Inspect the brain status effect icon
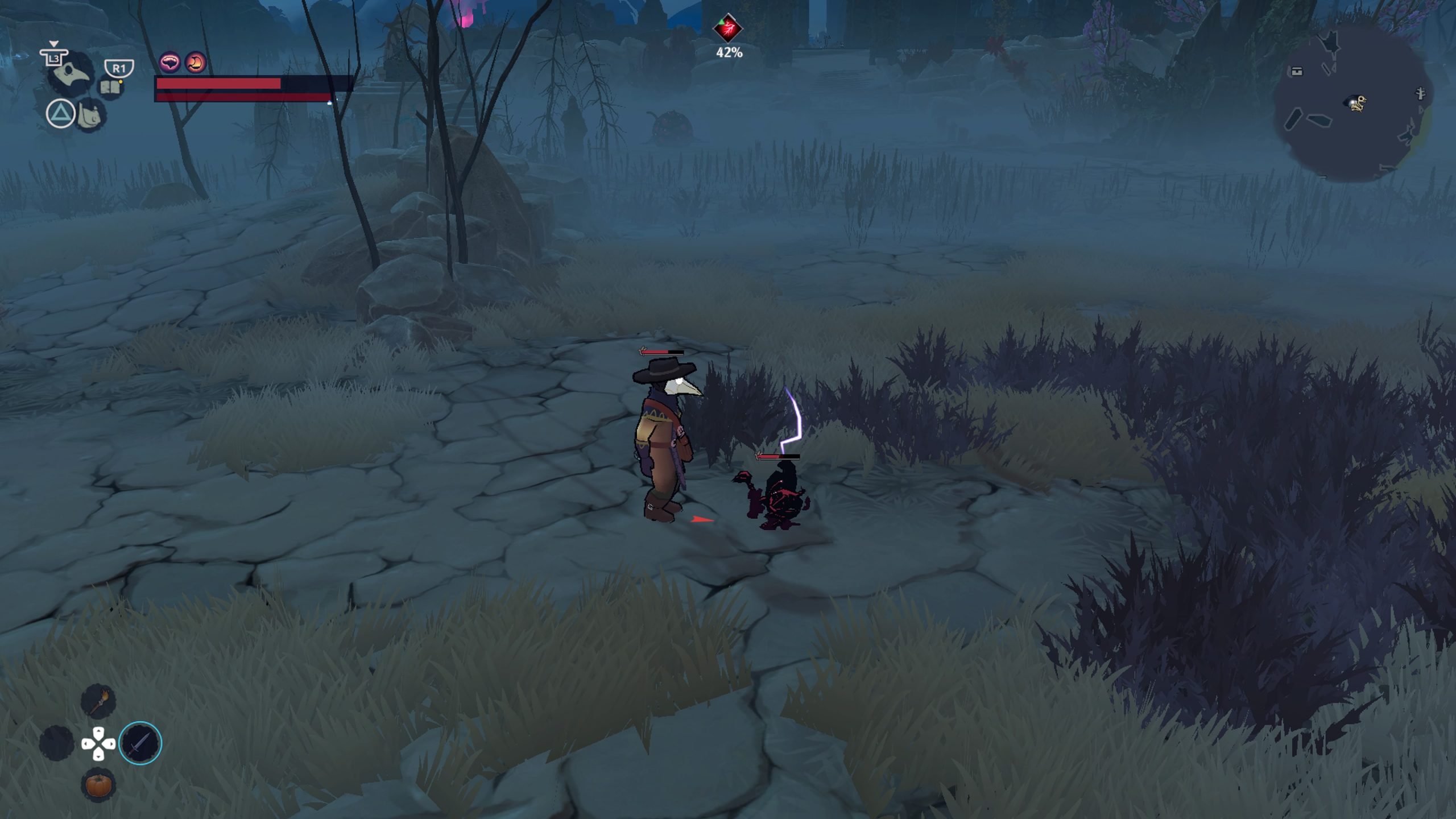 (x=169, y=62)
